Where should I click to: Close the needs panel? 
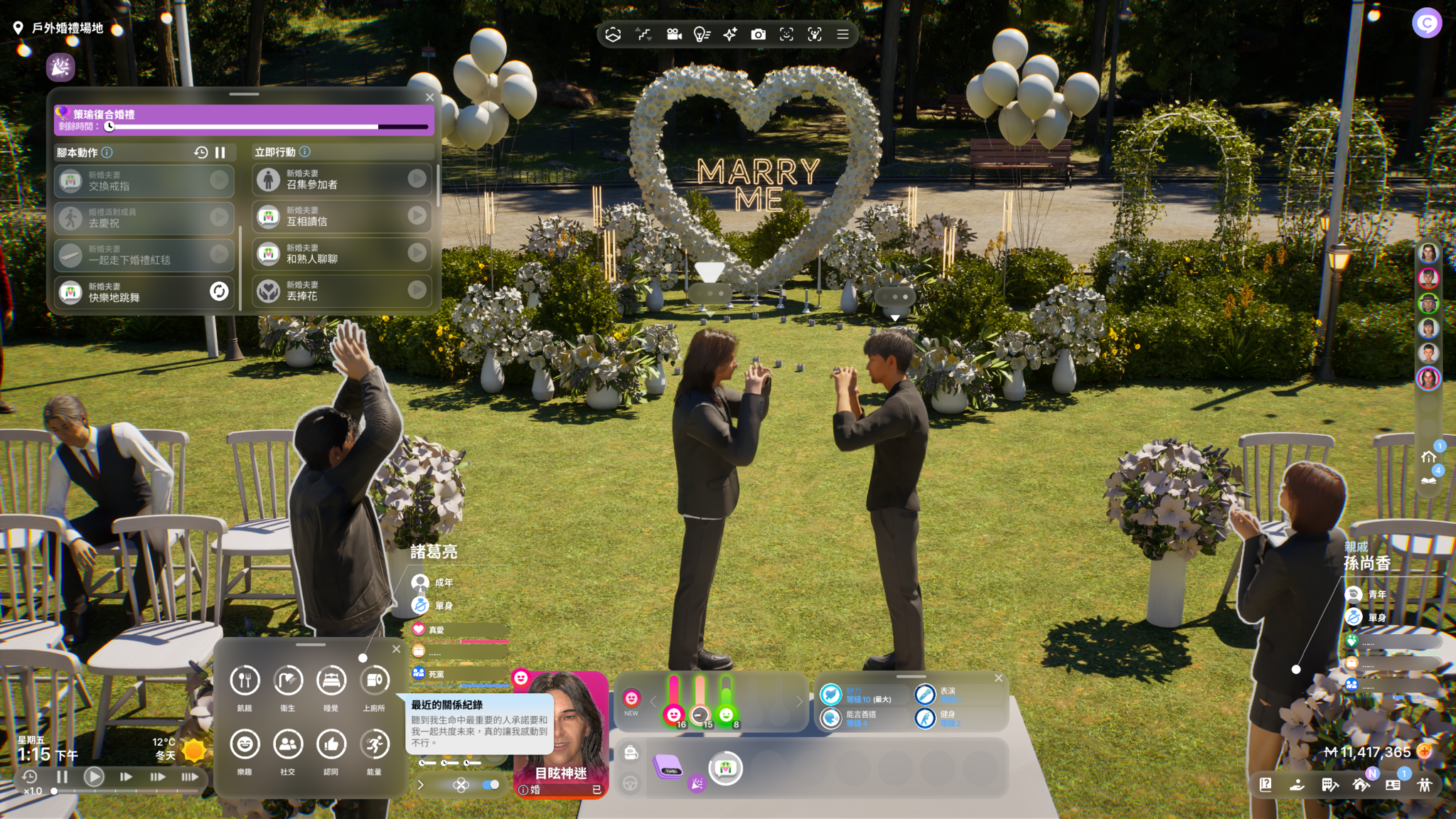point(396,648)
